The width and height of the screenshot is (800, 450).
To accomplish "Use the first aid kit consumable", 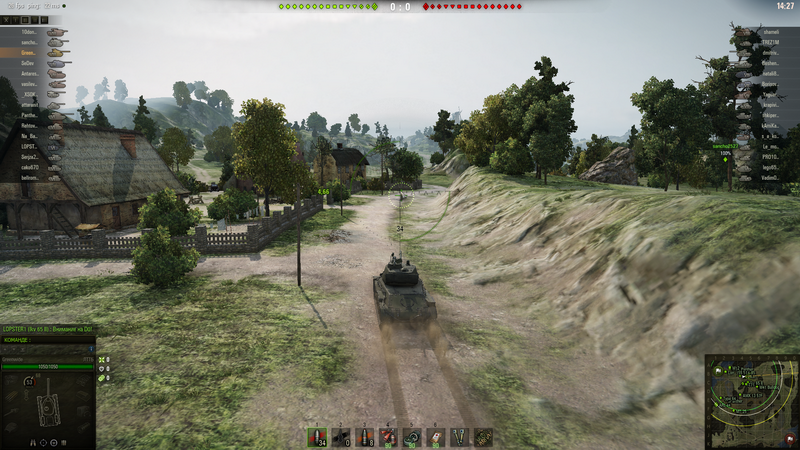I will tap(435, 437).
